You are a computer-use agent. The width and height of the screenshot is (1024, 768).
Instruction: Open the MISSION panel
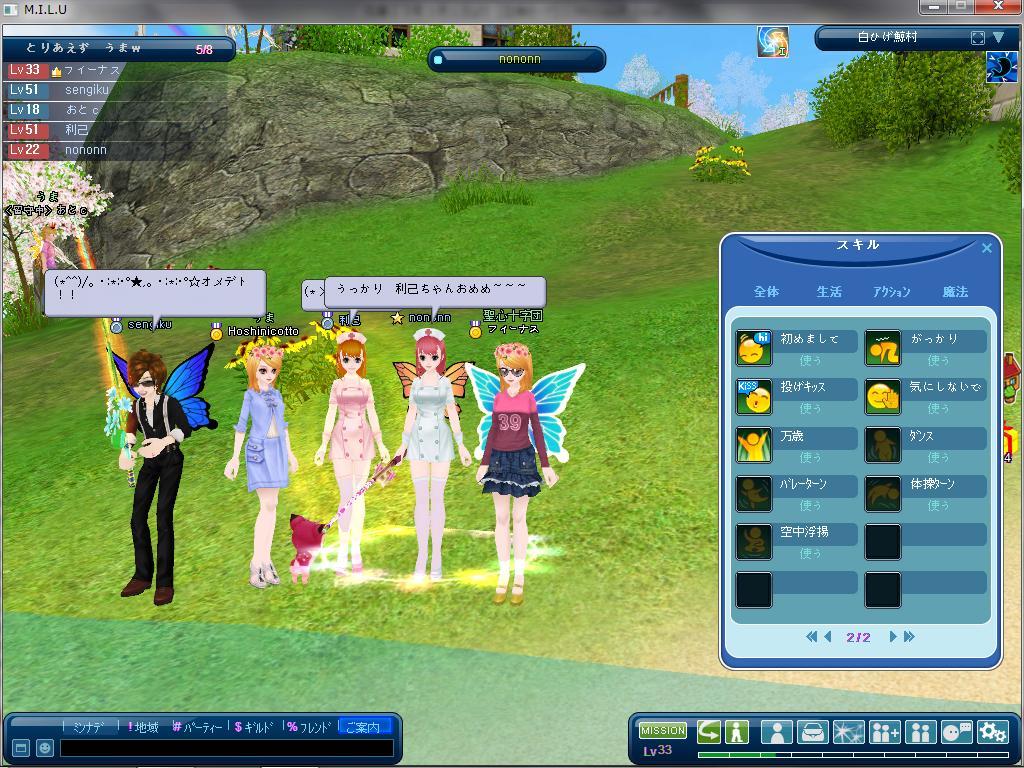pyautogui.click(x=662, y=731)
